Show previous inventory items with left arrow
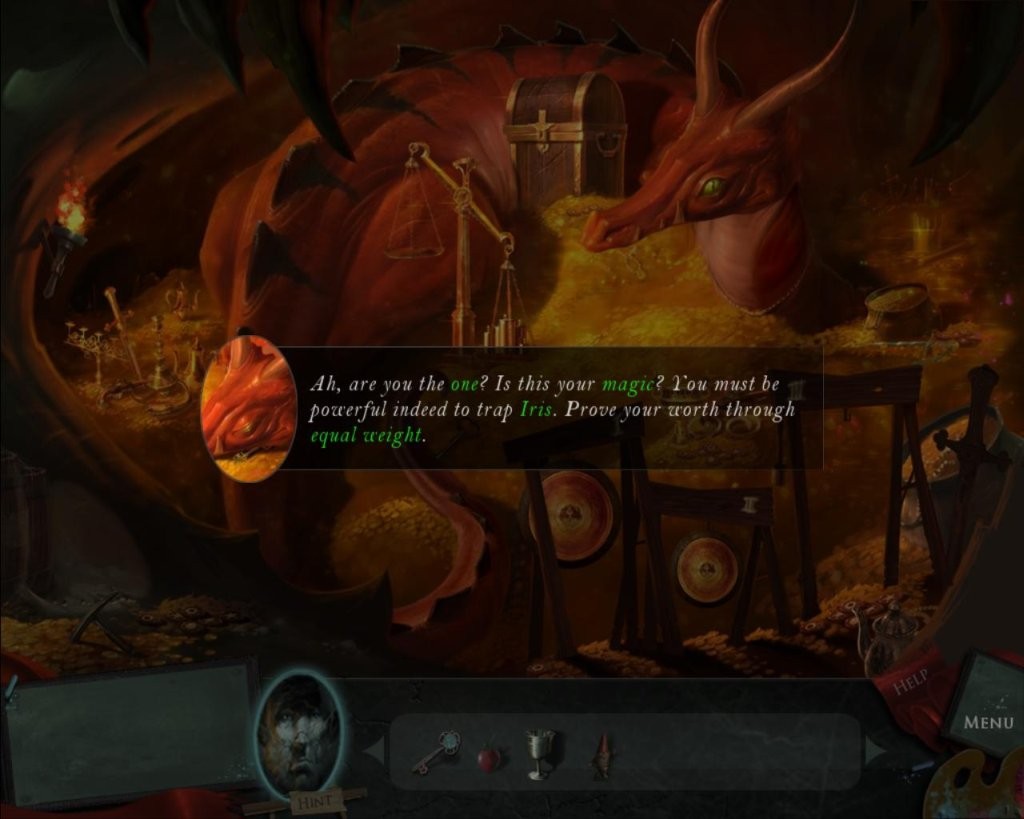 [x=373, y=750]
